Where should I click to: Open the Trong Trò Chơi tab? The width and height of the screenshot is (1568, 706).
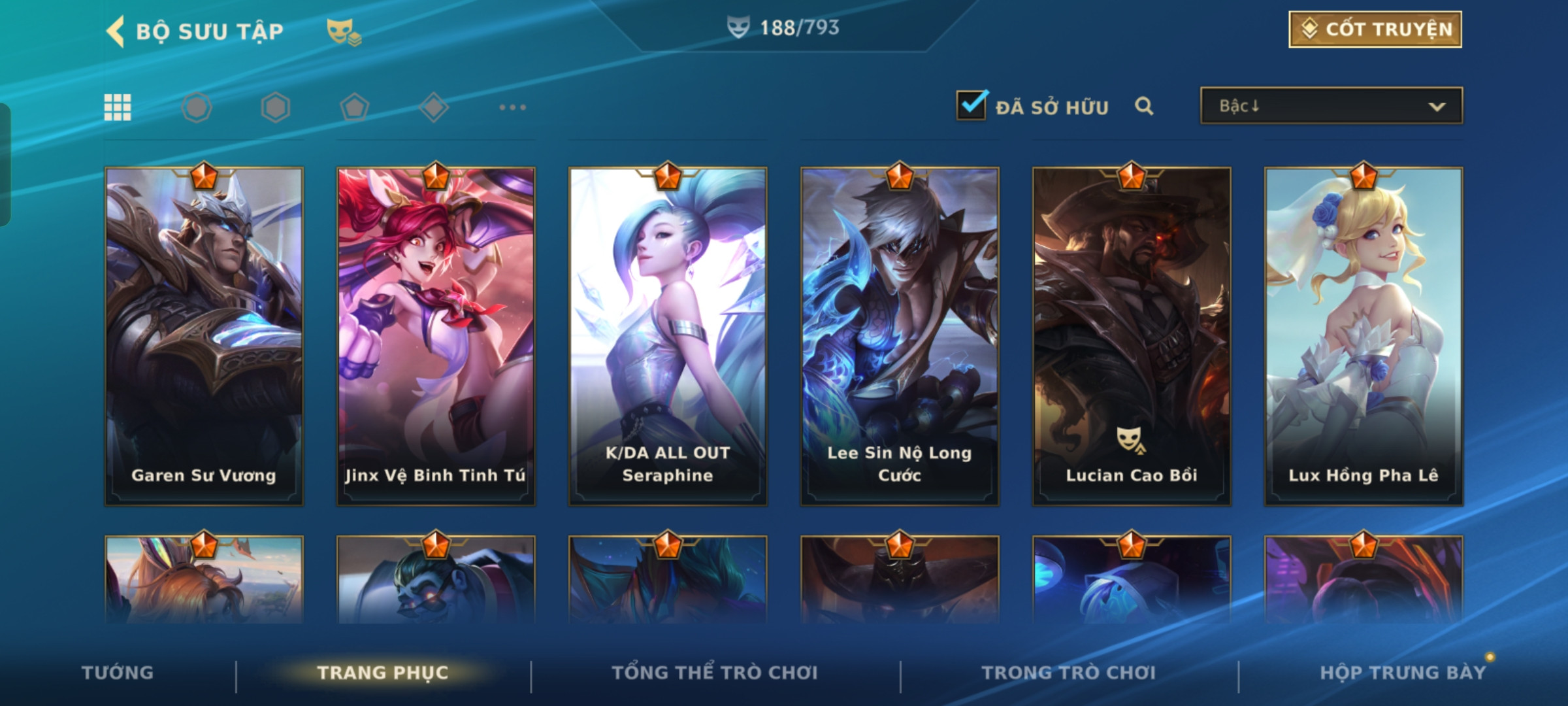(1069, 673)
